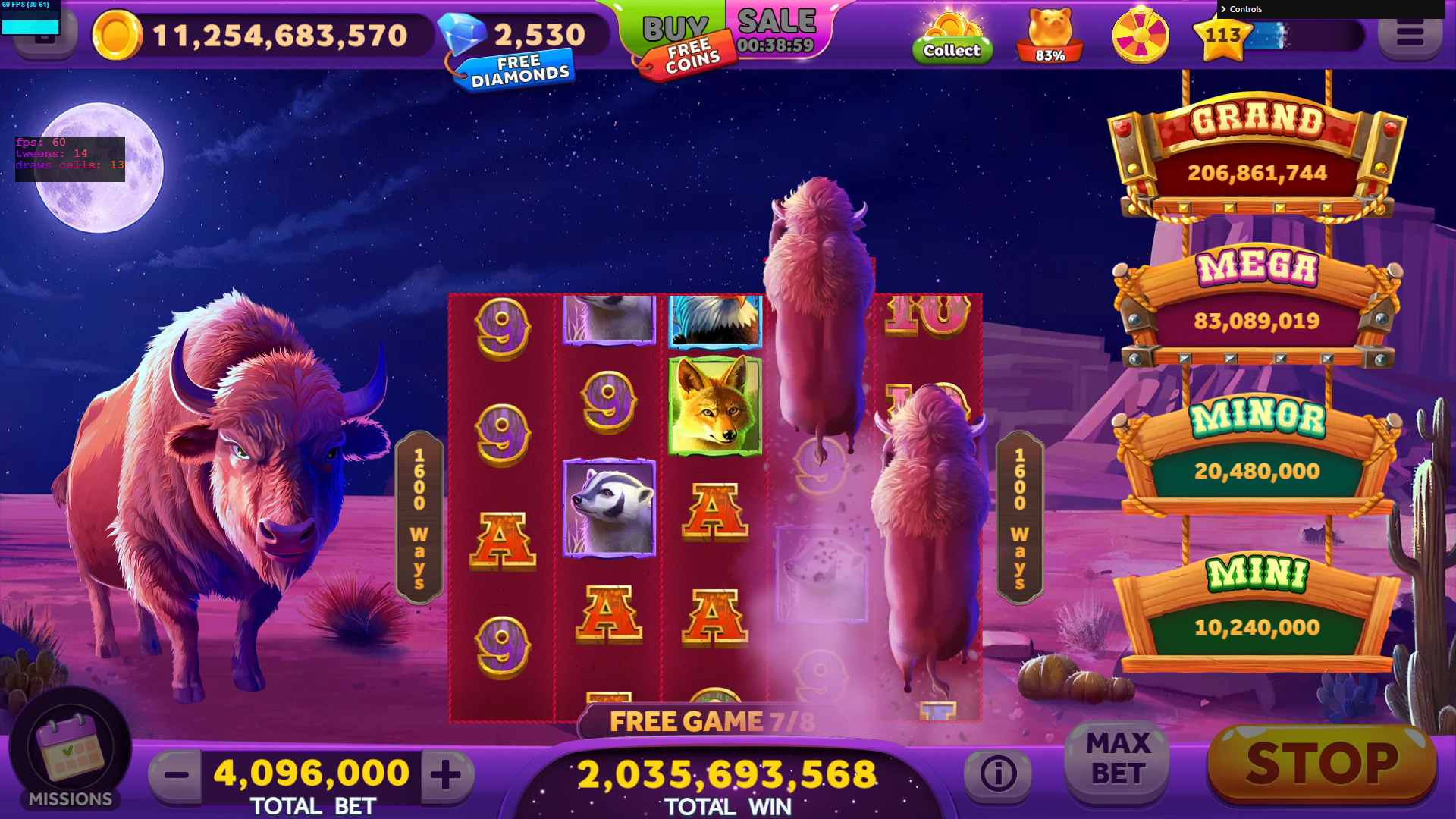This screenshot has height=819, width=1456.
Task: Open the Missions calendar
Action: click(70, 751)
